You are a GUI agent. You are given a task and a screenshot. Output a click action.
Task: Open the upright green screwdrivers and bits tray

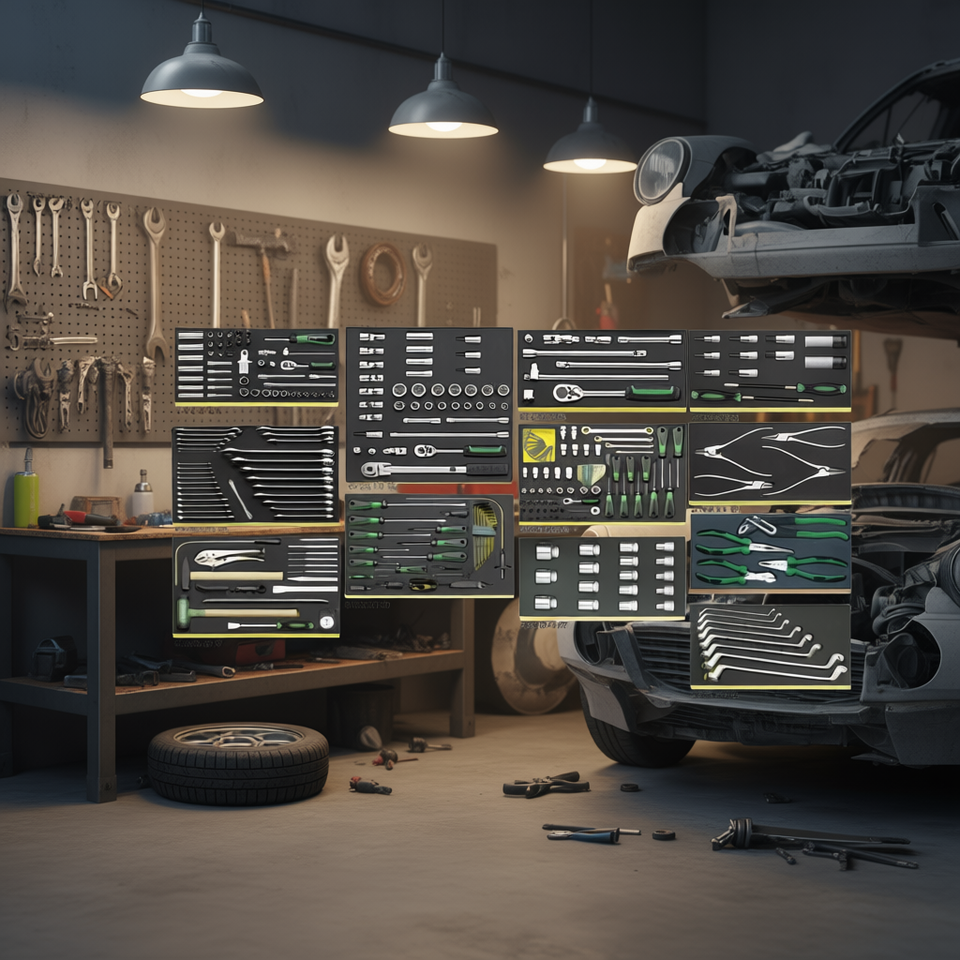(602, 472)
